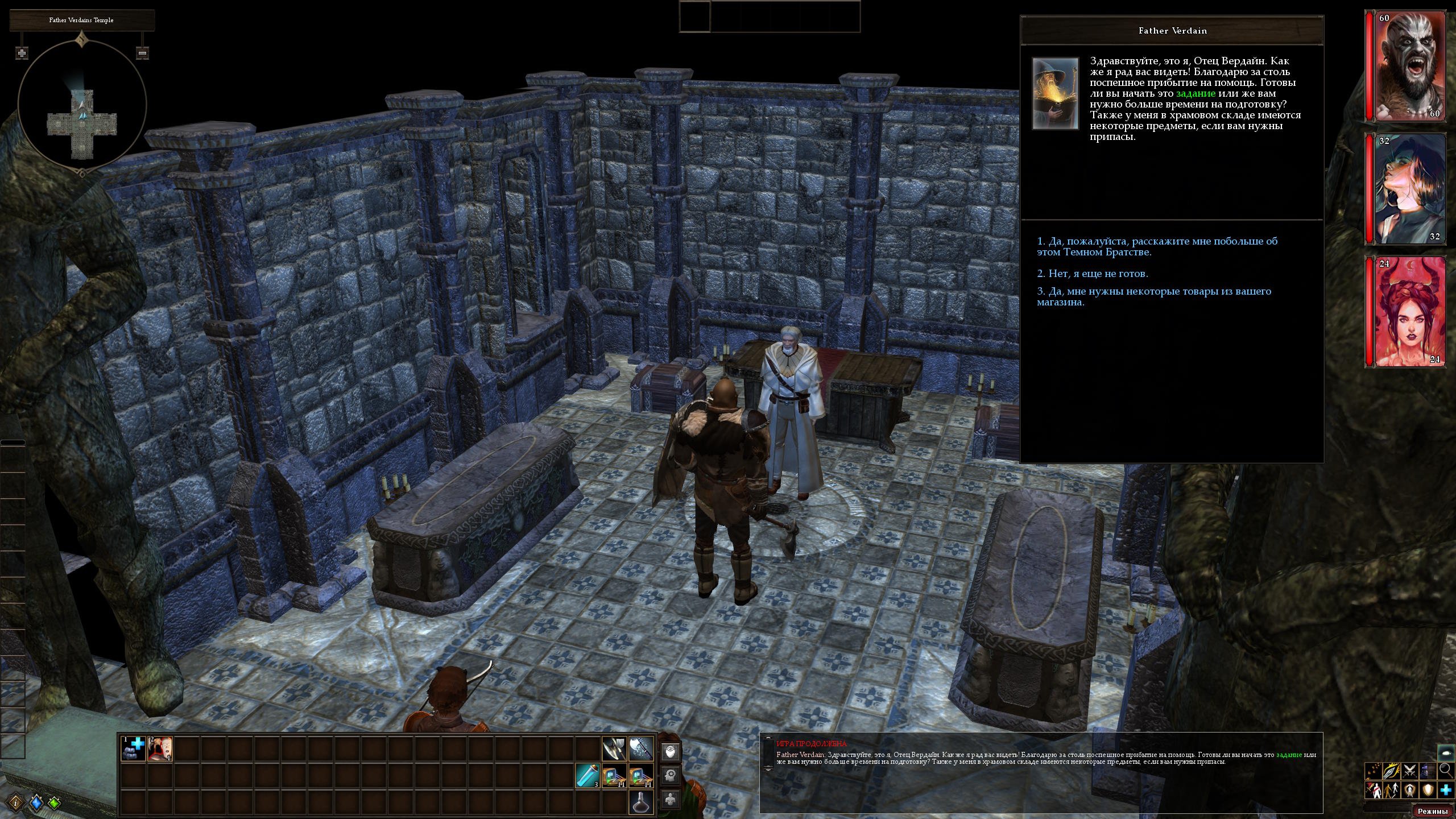The width and height of the screenshot is (1456, 819).
Task: Activate hotbar slot 2 screaming face ability
Action: pyautogui.click(x=160, y=748)
